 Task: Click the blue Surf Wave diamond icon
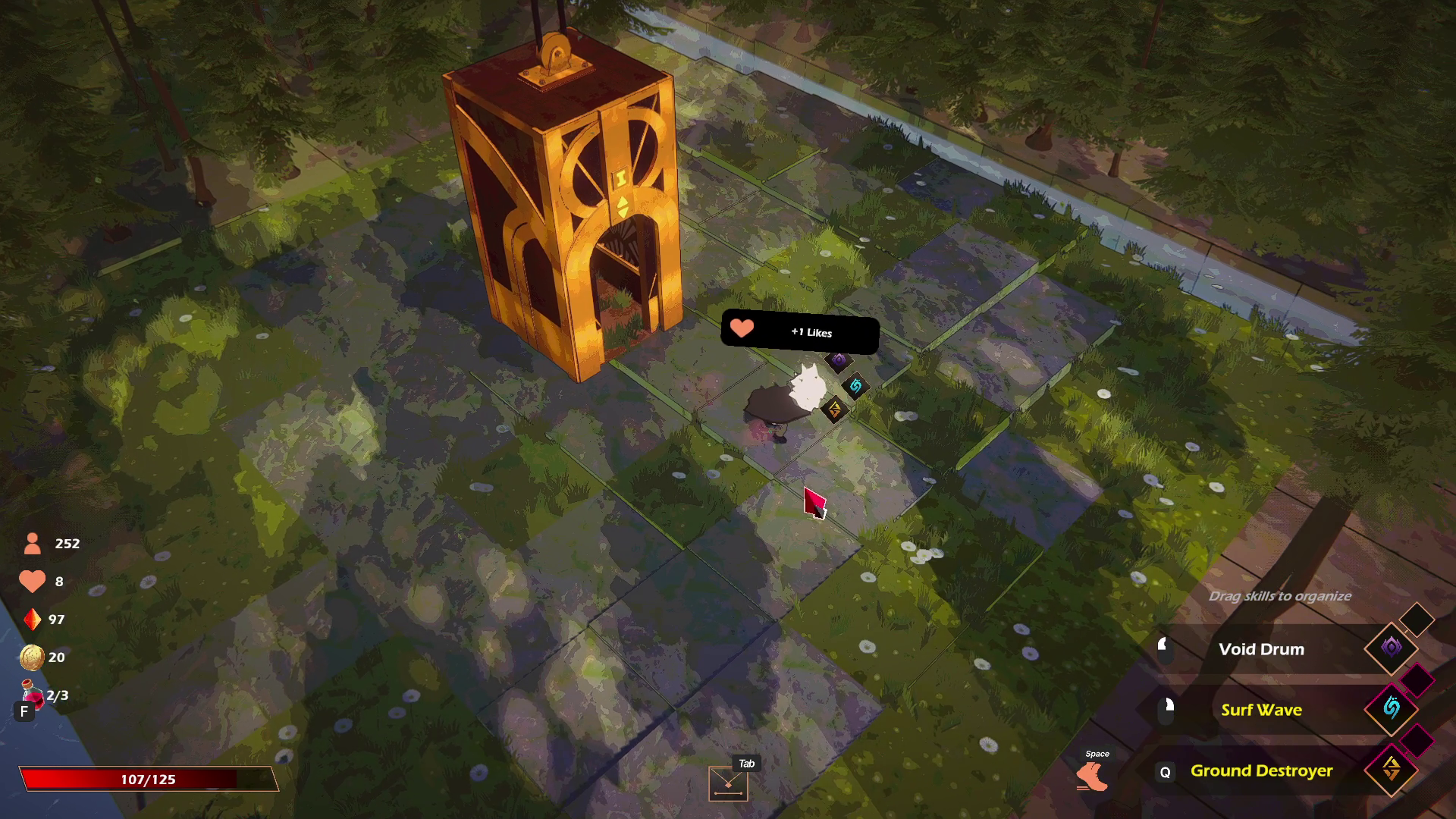click(x=1391, y=708)
